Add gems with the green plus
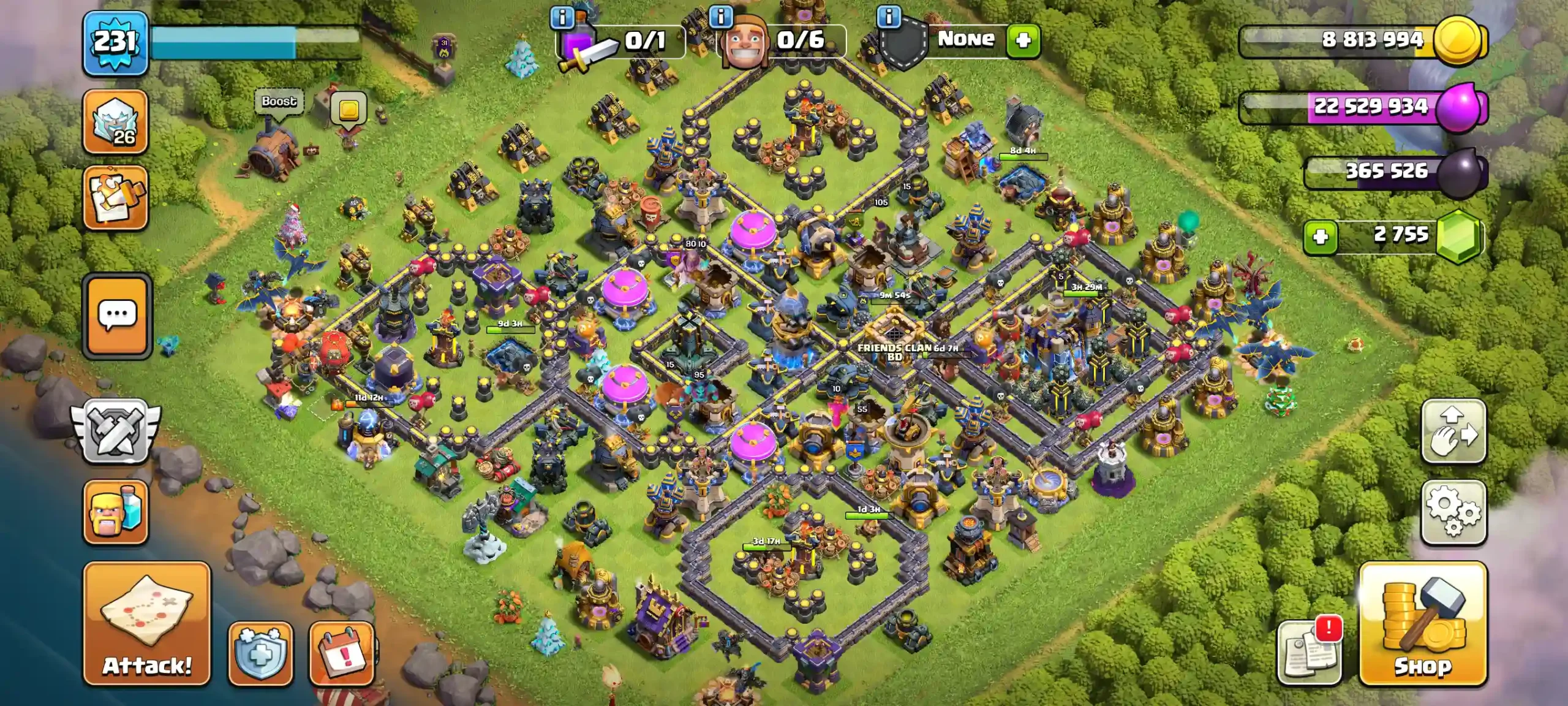 1321,237
